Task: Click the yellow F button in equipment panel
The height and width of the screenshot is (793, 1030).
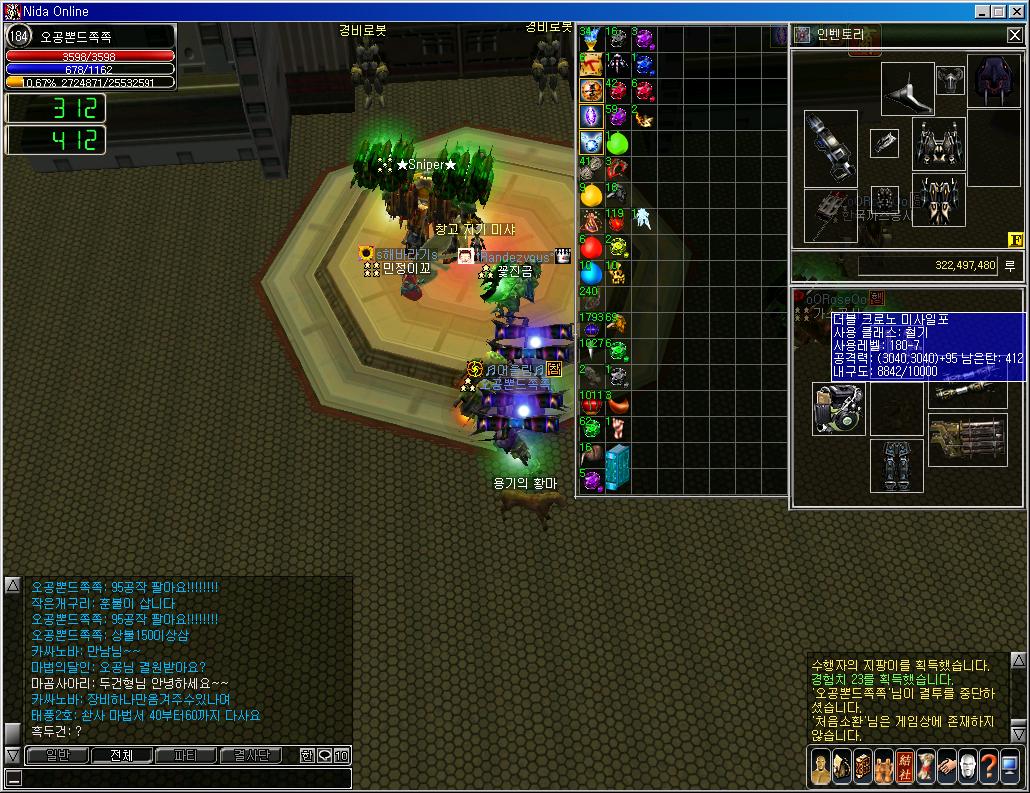Action: coord(1014,239)
